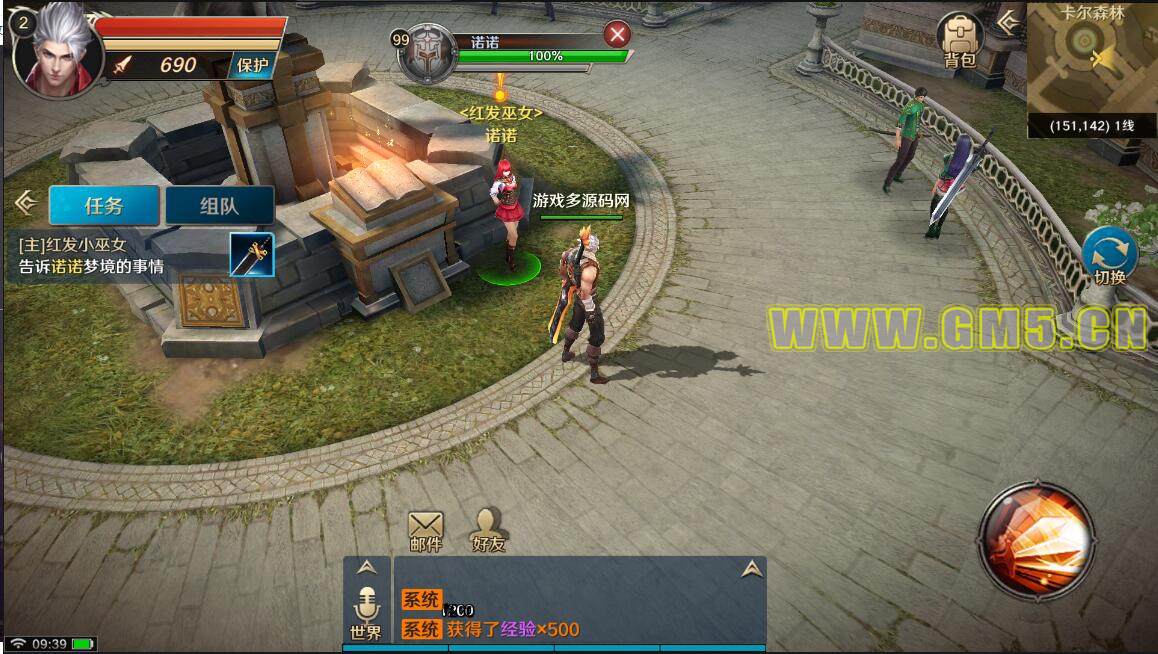Select the 诺诺 target helmet portrait

(426, 53)
